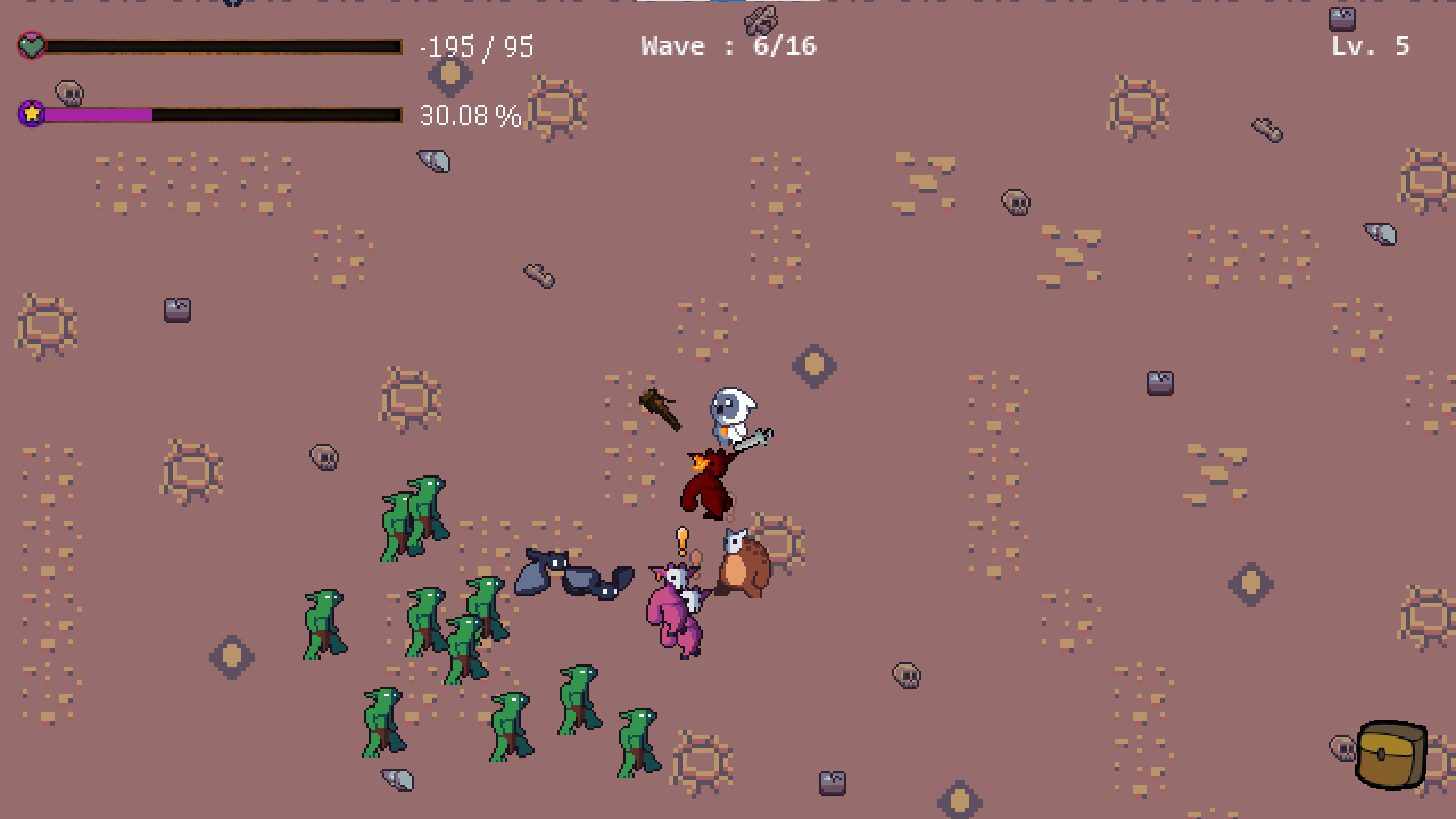Click the Lv. 5 level indicator
Screen dimensions: 1456x819
pos(1370,45)
